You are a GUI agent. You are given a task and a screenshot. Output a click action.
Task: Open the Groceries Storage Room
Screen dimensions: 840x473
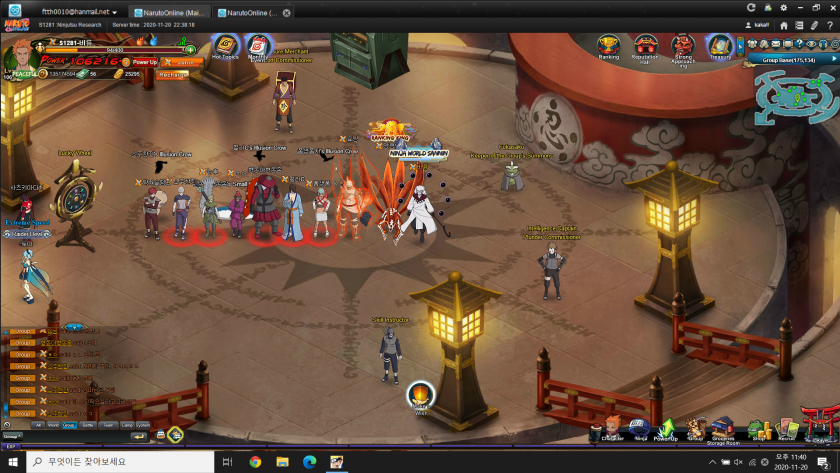point(725,429)
